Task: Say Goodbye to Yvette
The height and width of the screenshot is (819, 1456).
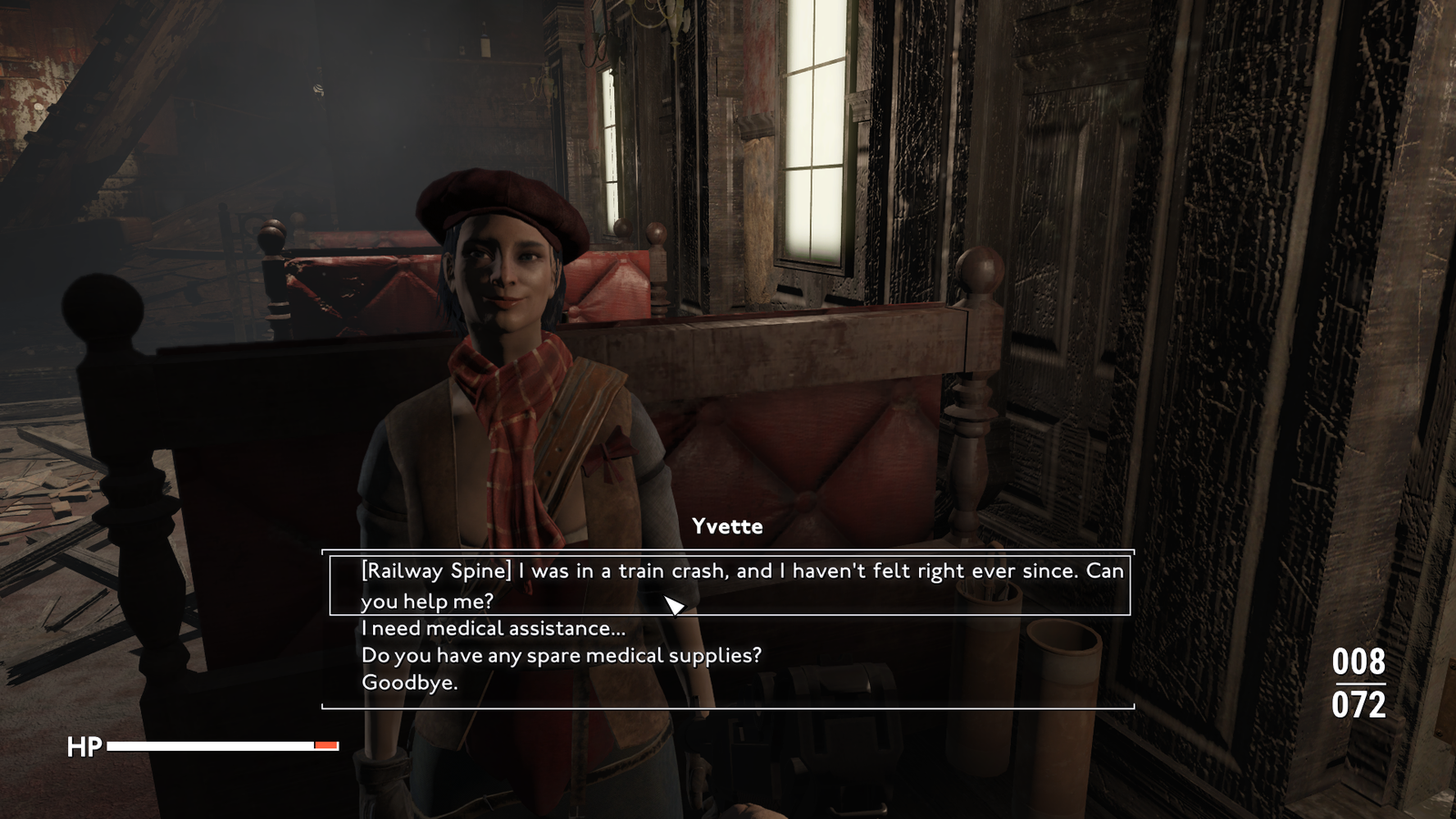Action: click(409, 682)
